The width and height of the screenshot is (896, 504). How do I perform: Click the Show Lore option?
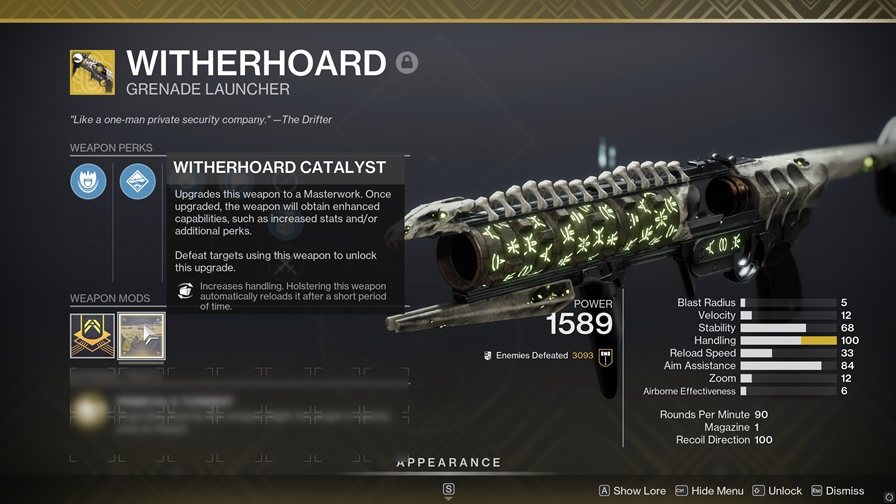coord(632,491)
